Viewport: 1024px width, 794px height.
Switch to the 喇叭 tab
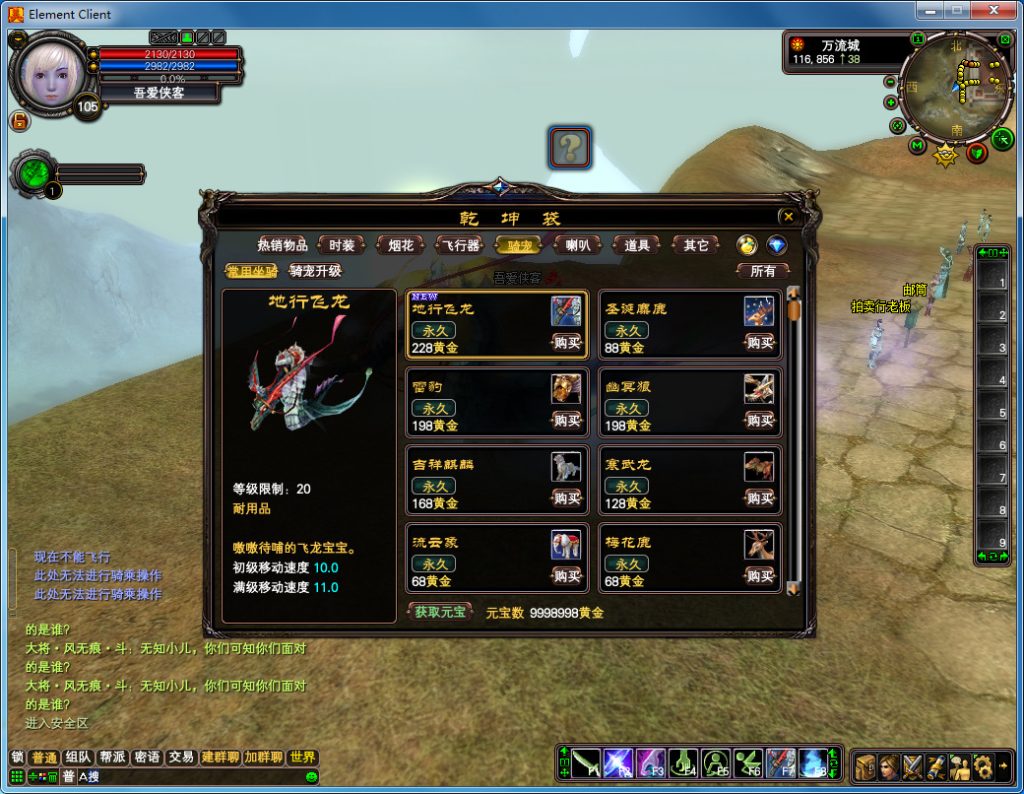point(578,245)
